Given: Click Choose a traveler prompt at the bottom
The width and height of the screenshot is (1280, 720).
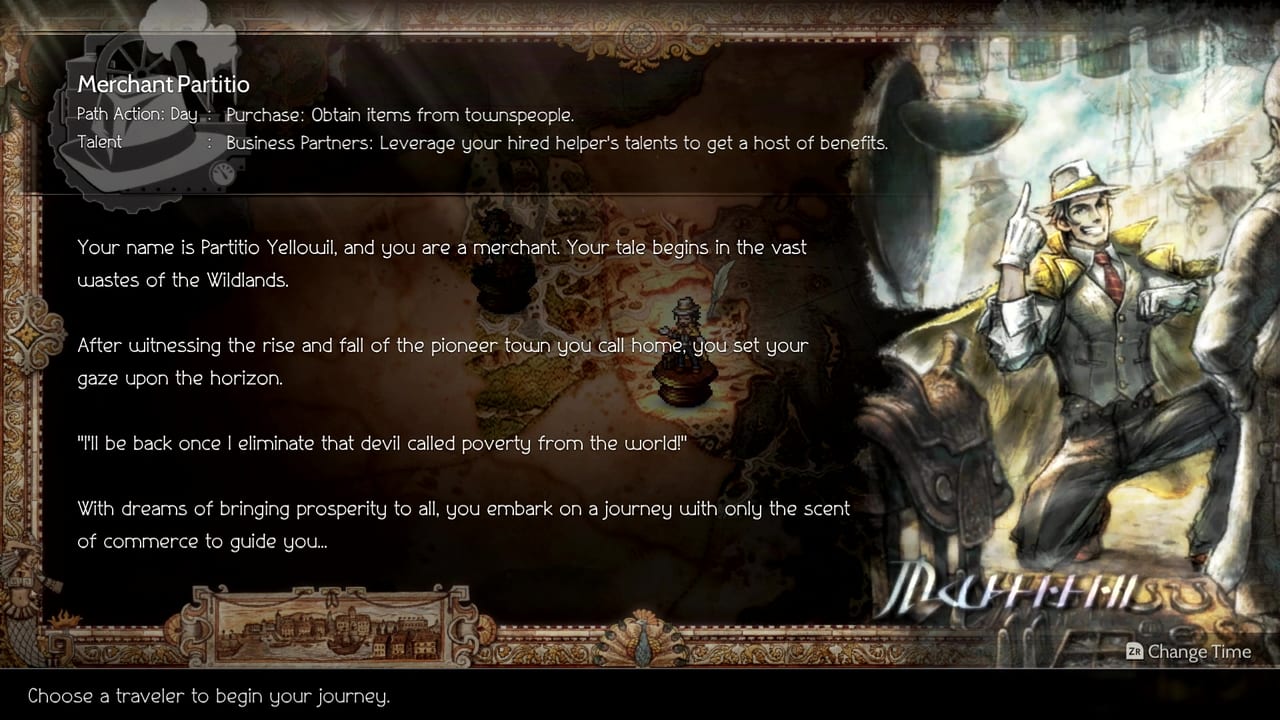Looking at the screenshot, I should pyautogui.click(x=208, y=696).
